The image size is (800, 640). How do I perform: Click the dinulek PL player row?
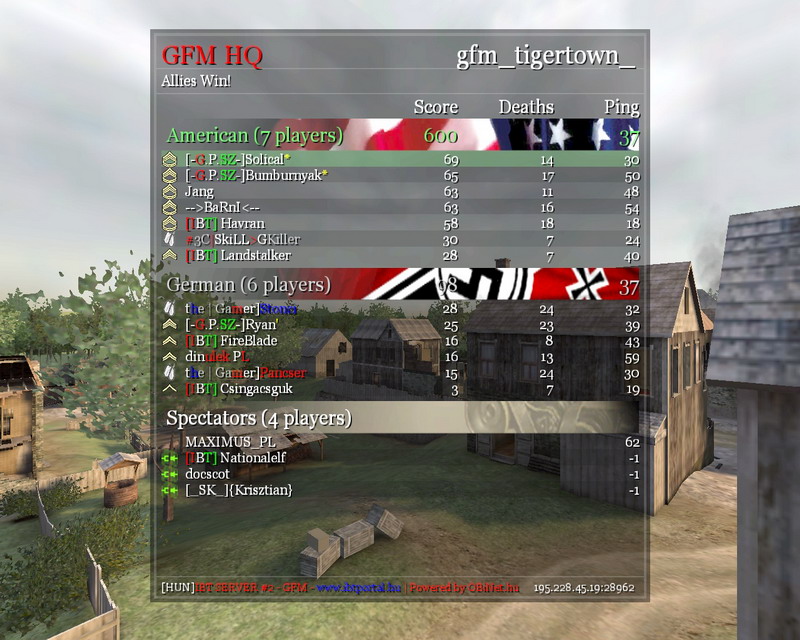[400, 357]
